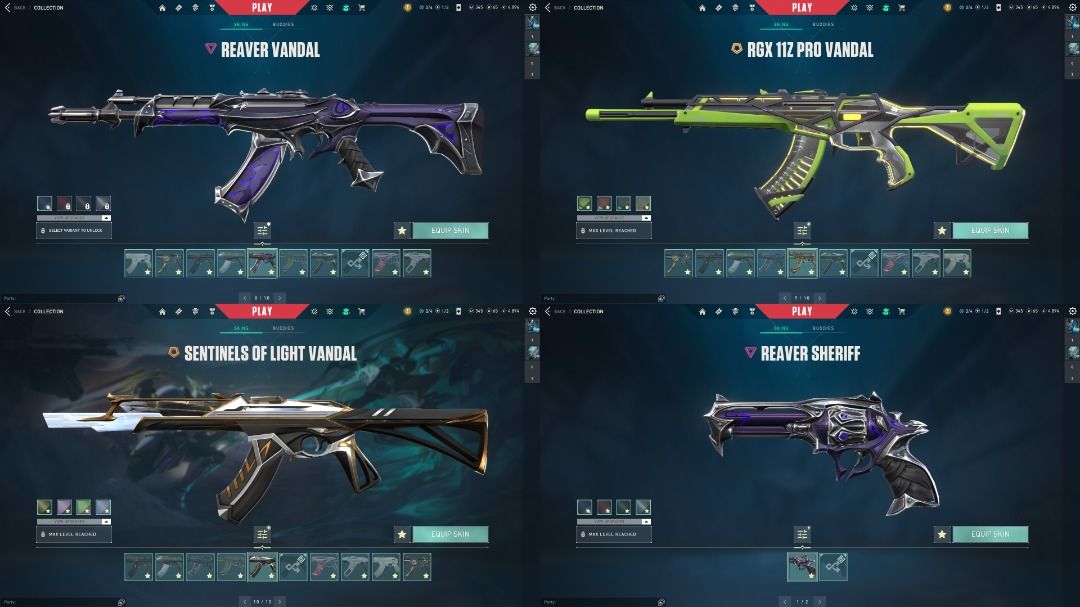Viewport: 1080px width, 607px height.
Task: Open the Skins tab above the RGX Vandal
Action: pyautogui.click(x=781, y=24)
